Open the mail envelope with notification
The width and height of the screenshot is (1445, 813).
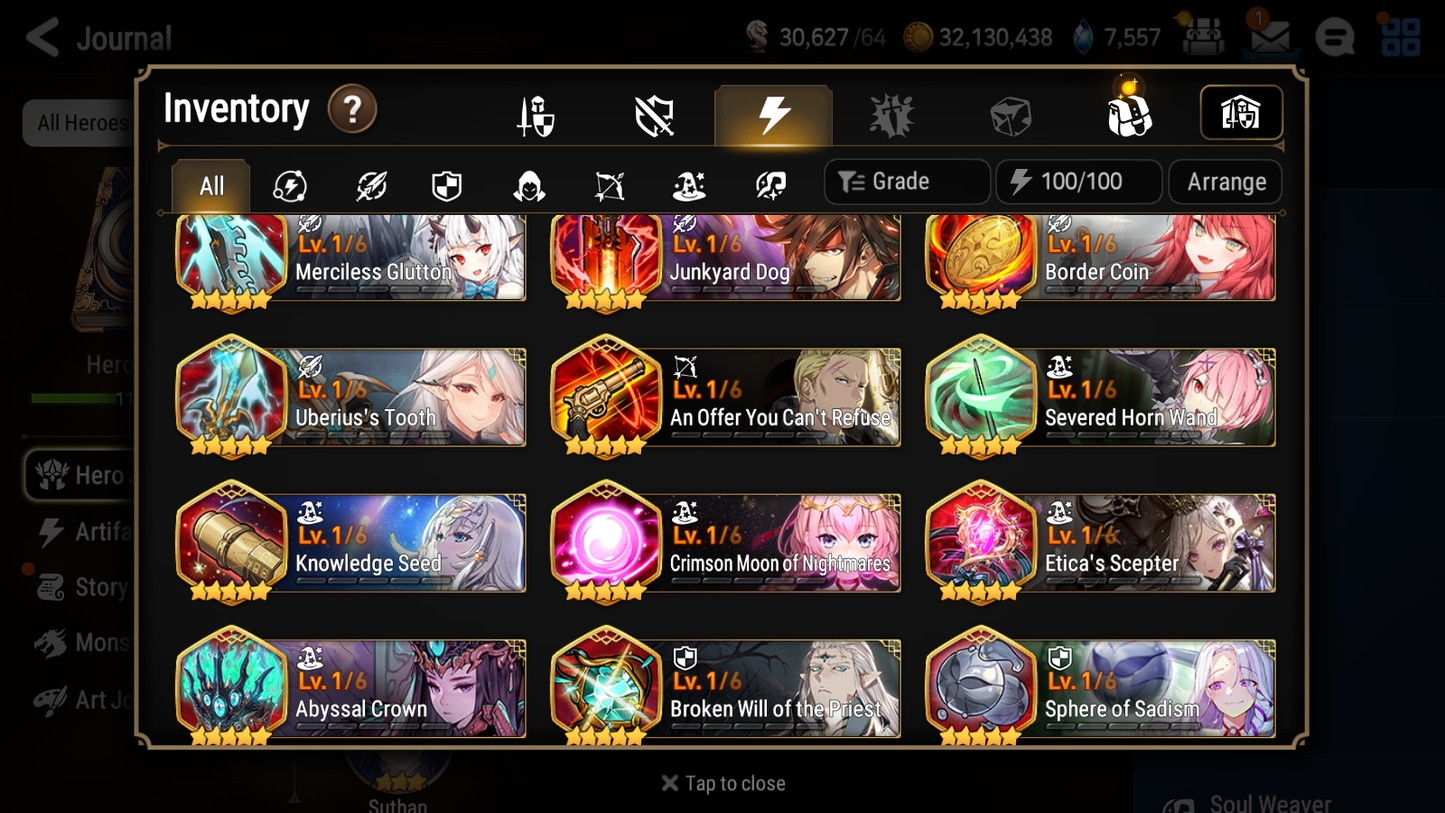[x=1269, y=37]
